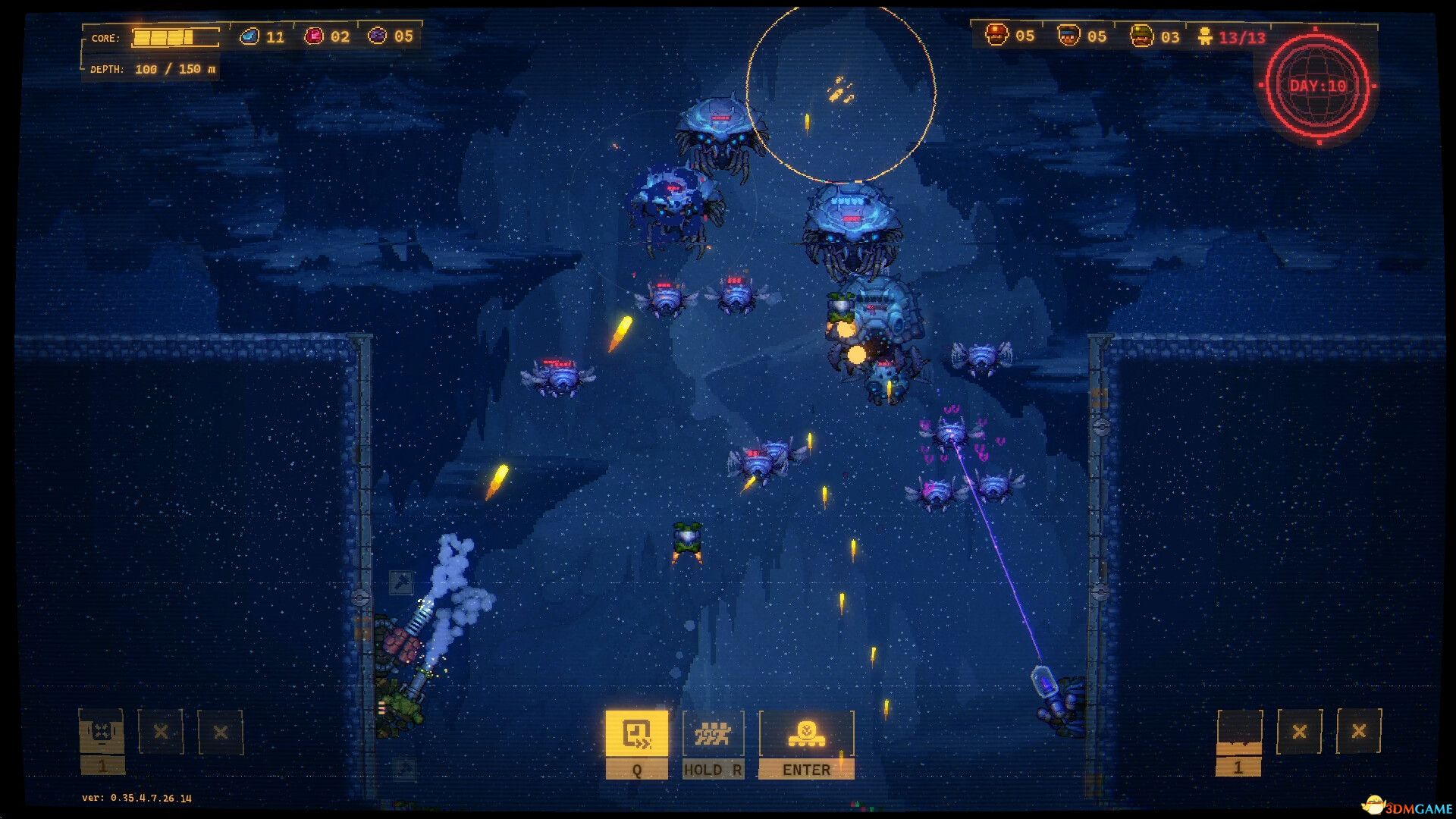The height and width of the screenshot is (819, 1456).
Task: Select the running squad ability icon
Action: [x=713, y=733]
